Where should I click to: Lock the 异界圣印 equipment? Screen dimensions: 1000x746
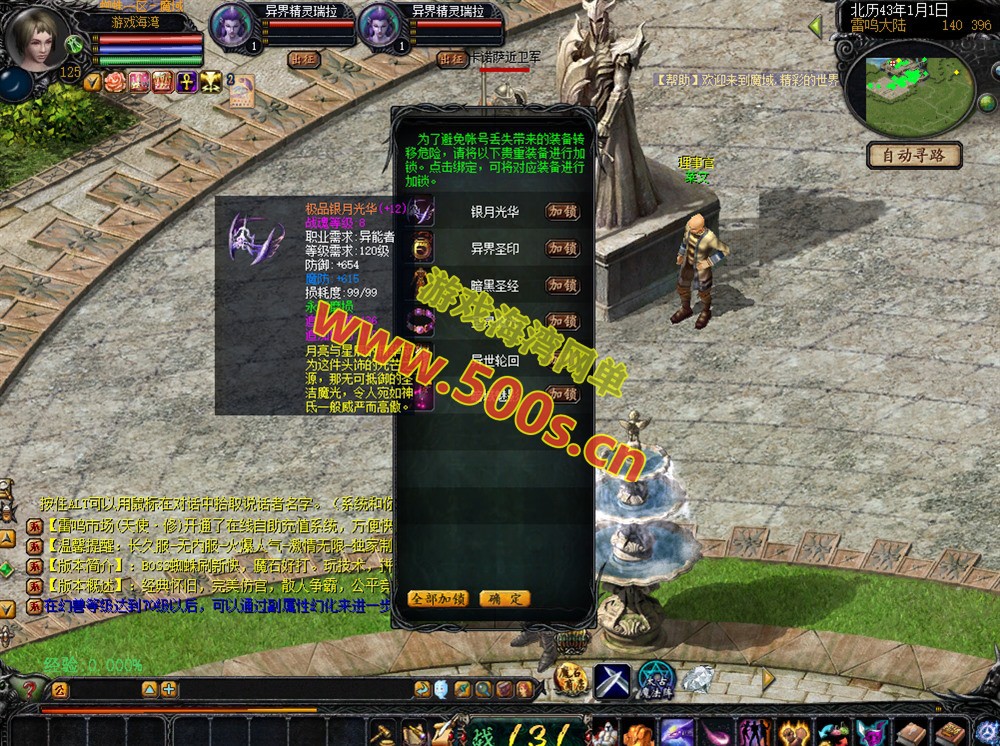tap(563, 248)
